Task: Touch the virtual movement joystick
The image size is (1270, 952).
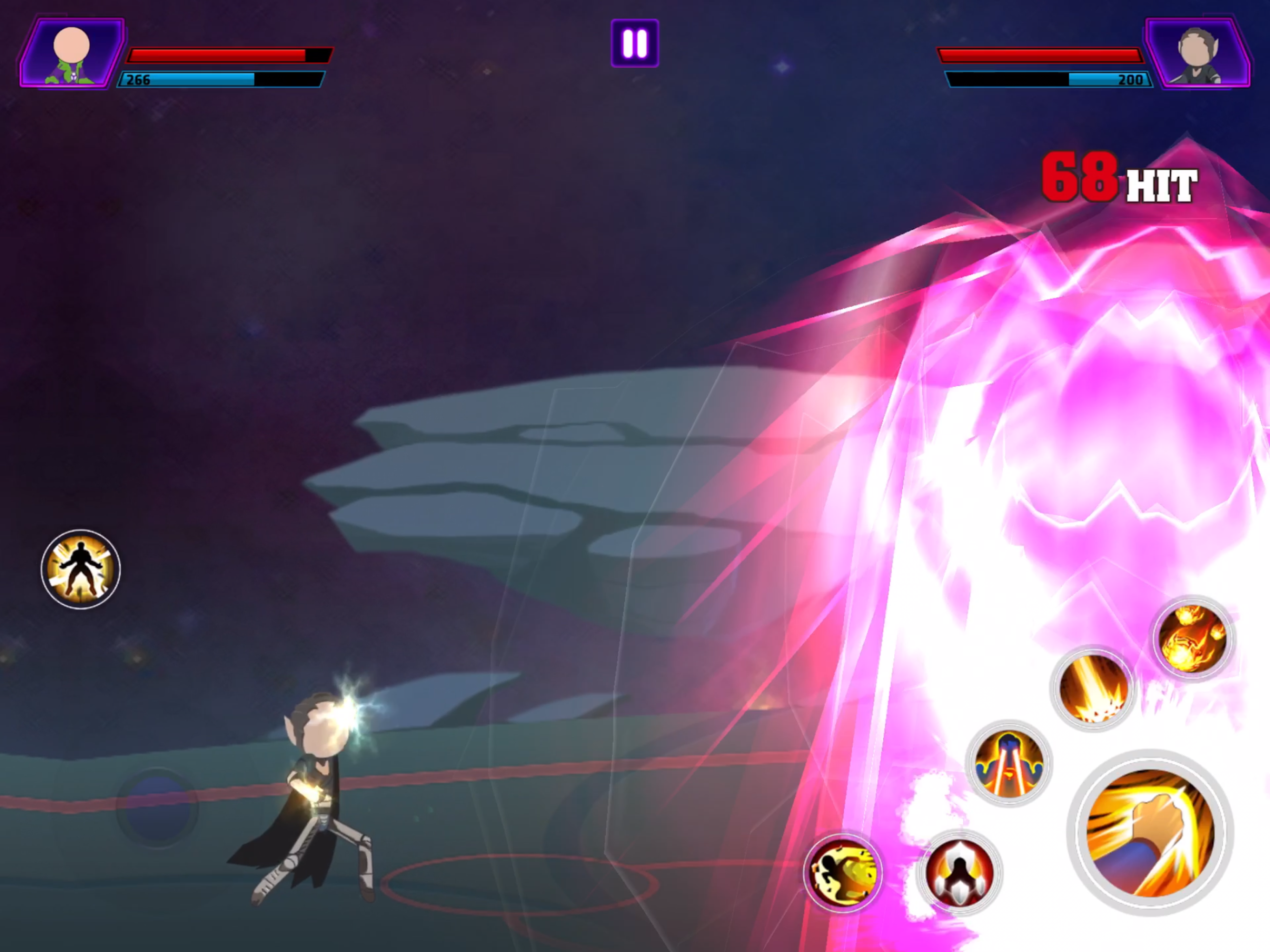Action: coord(157,807)
